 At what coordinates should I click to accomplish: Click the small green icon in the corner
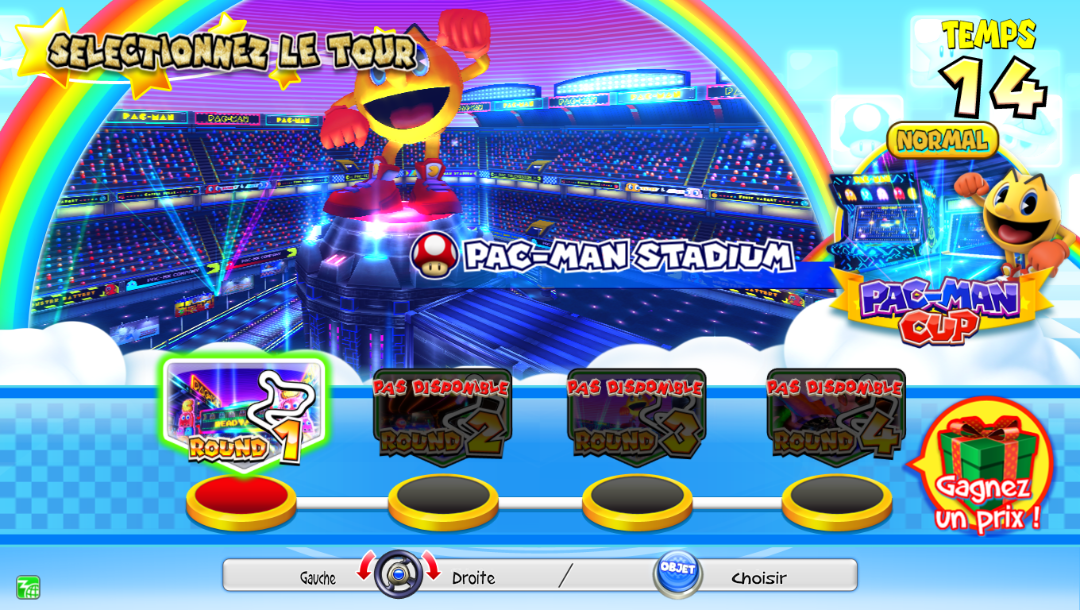[x=27, y=587]
